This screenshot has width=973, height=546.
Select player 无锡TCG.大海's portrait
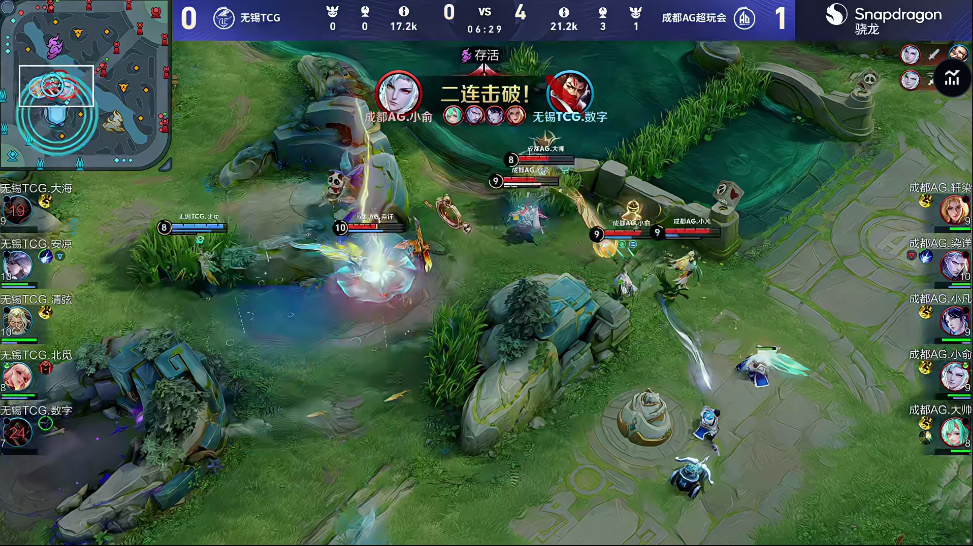(x=17, y=211)
